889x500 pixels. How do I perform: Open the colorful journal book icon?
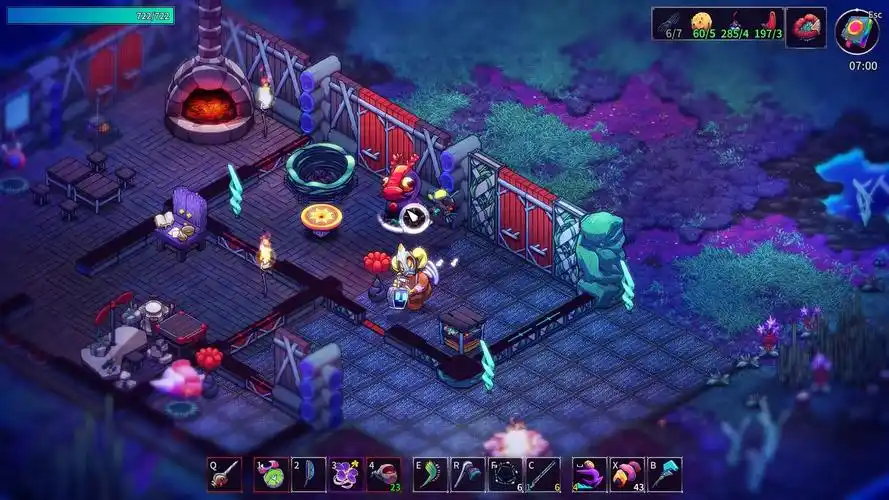(856, 31)
